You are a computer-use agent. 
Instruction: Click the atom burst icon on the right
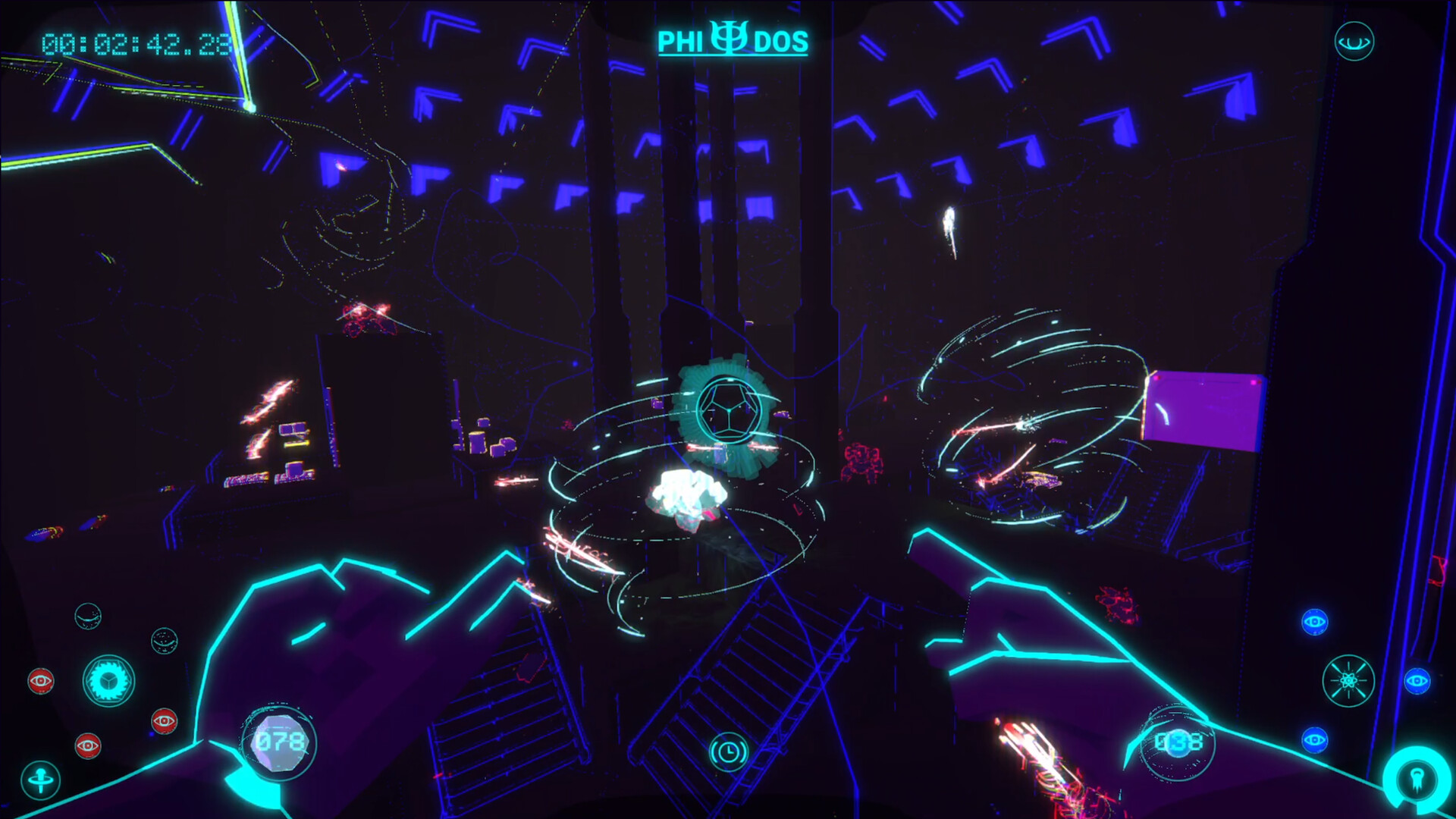pos(1349,681)
